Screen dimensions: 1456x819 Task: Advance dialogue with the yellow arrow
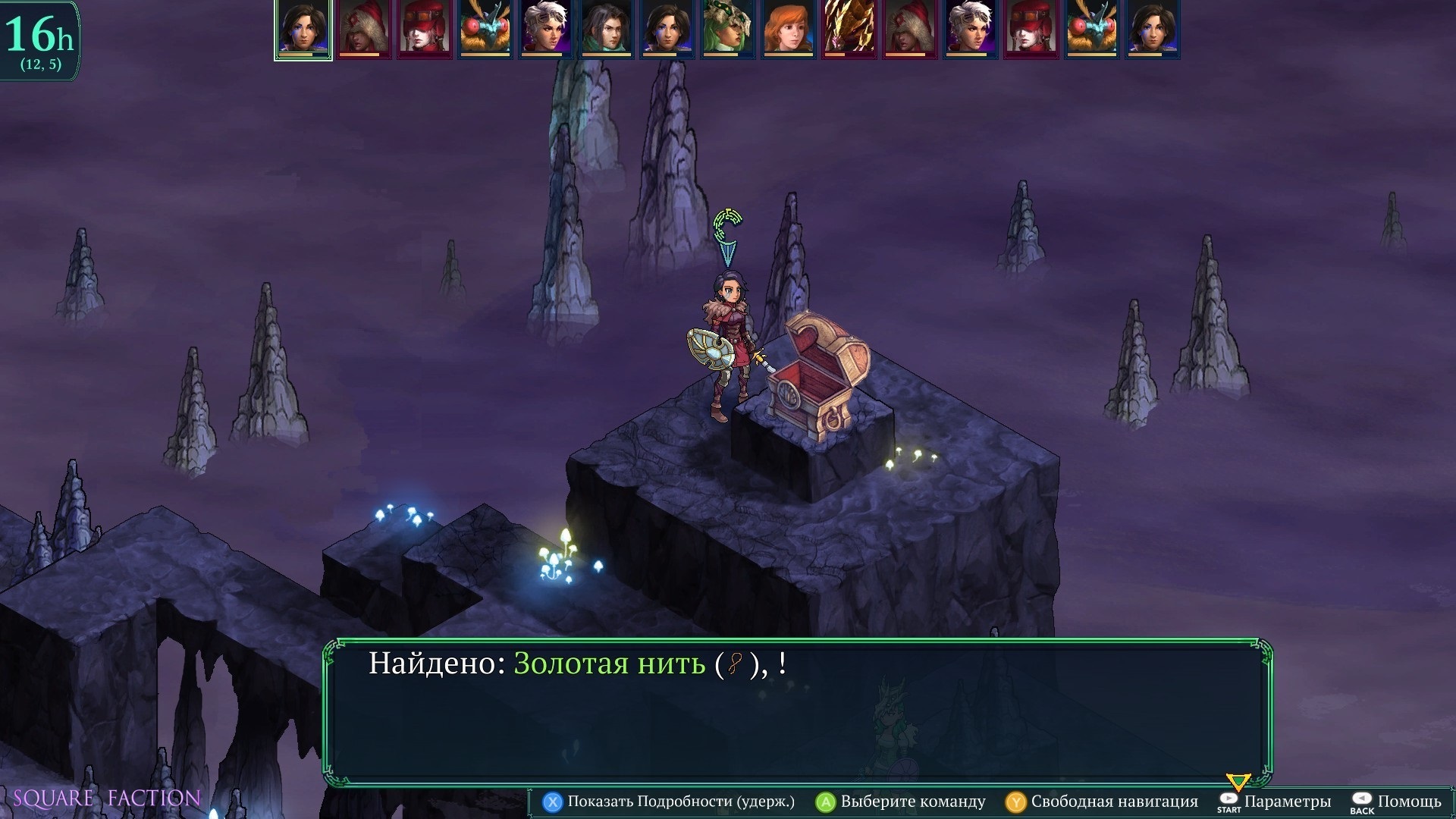[x=1238, y=782]
